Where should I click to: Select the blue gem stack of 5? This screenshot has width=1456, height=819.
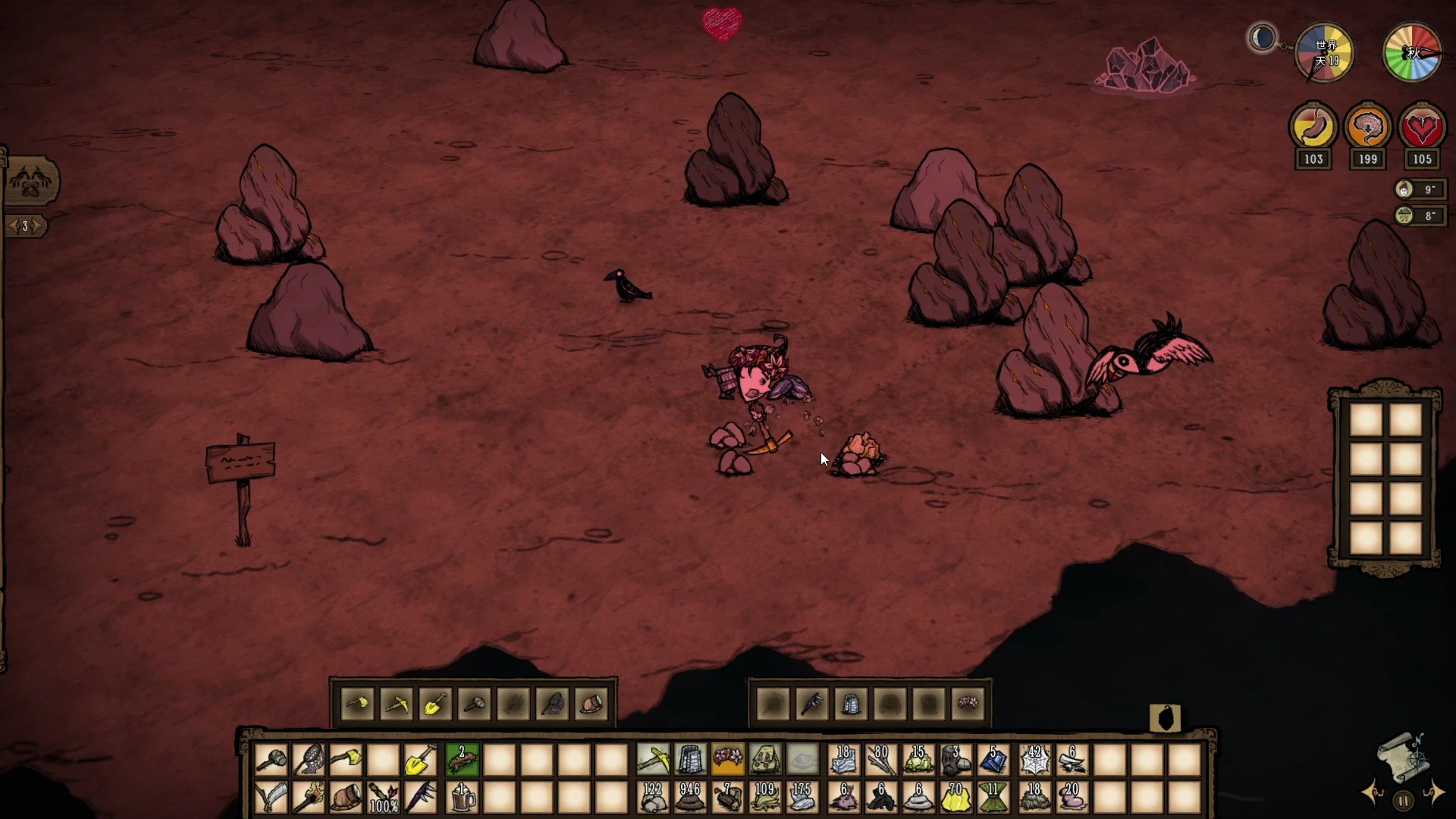[x=993, y=759]
